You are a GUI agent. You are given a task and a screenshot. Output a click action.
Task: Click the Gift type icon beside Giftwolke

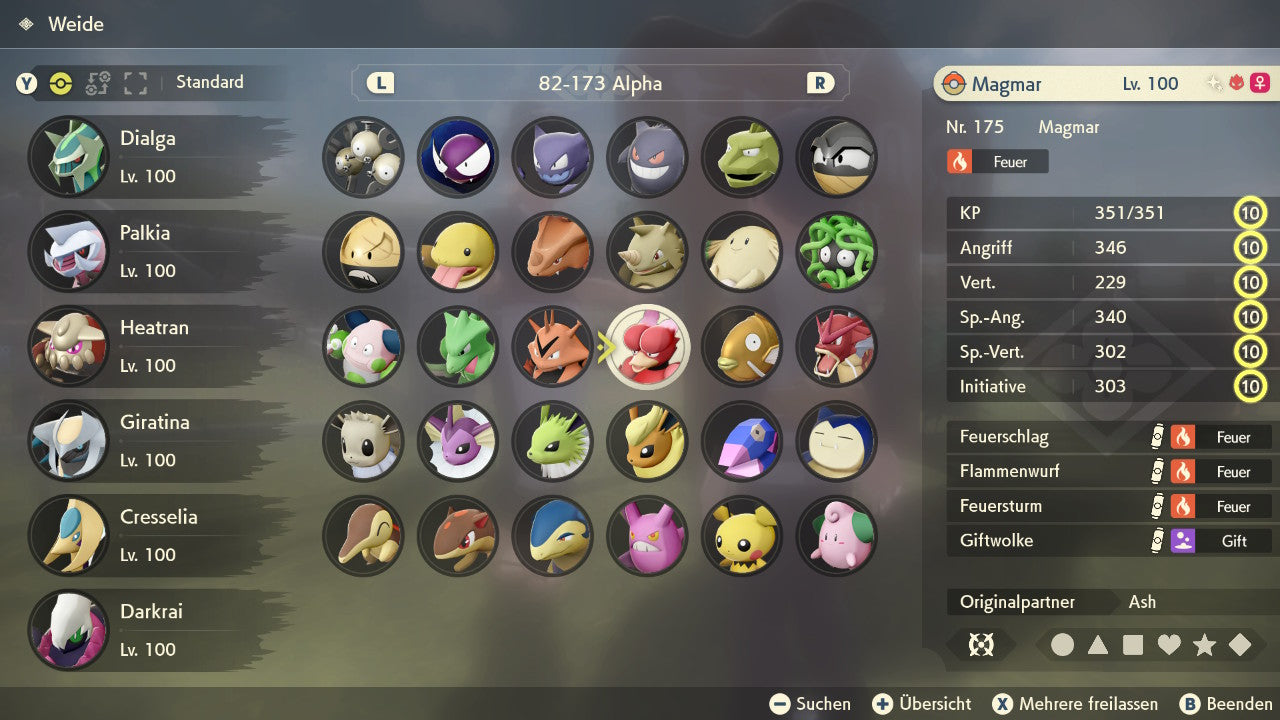(x=1190, y=541)
